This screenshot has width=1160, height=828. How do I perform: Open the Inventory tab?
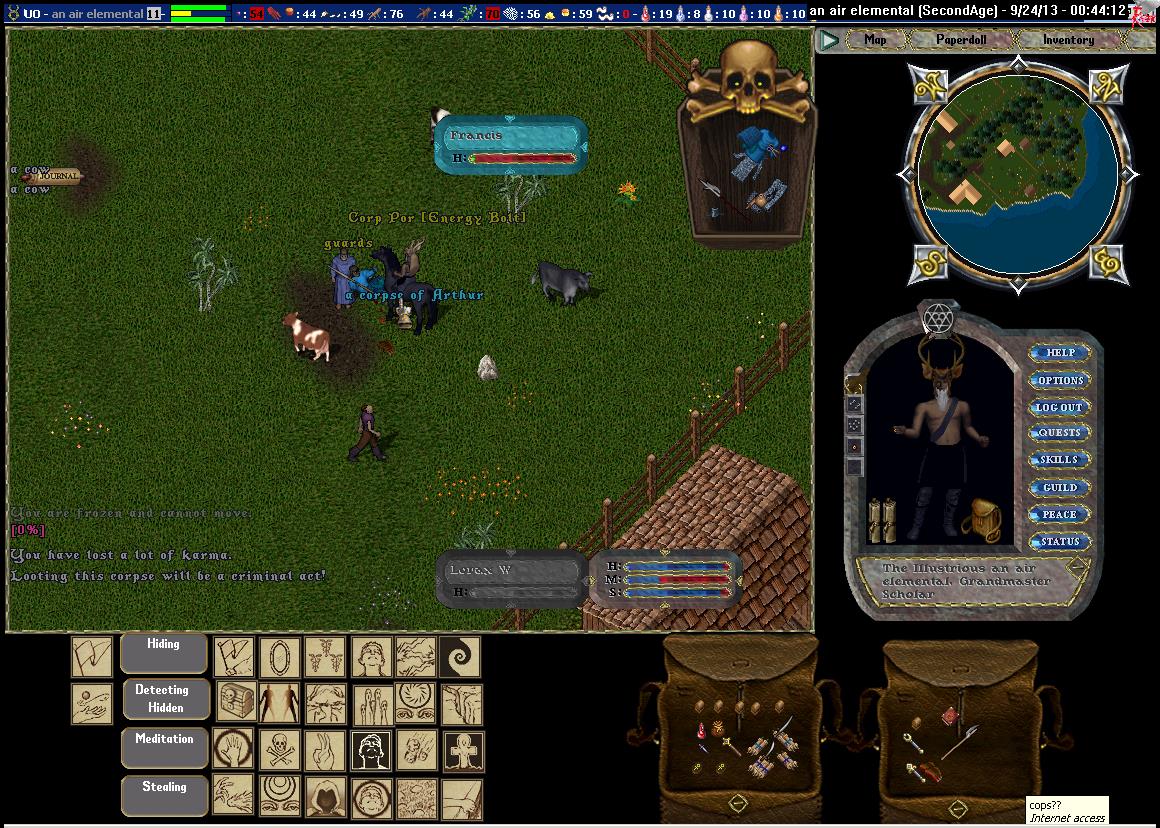(1068, 40)
